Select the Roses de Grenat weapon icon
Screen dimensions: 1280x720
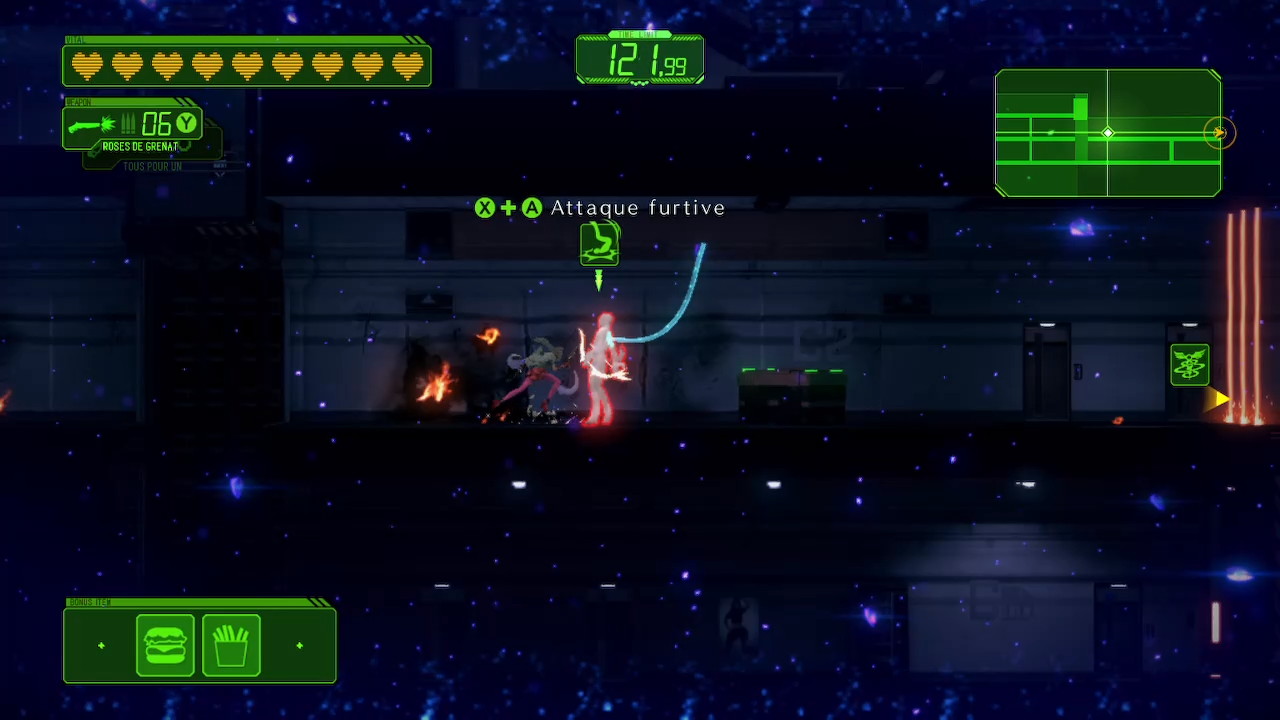coord(92,125)
